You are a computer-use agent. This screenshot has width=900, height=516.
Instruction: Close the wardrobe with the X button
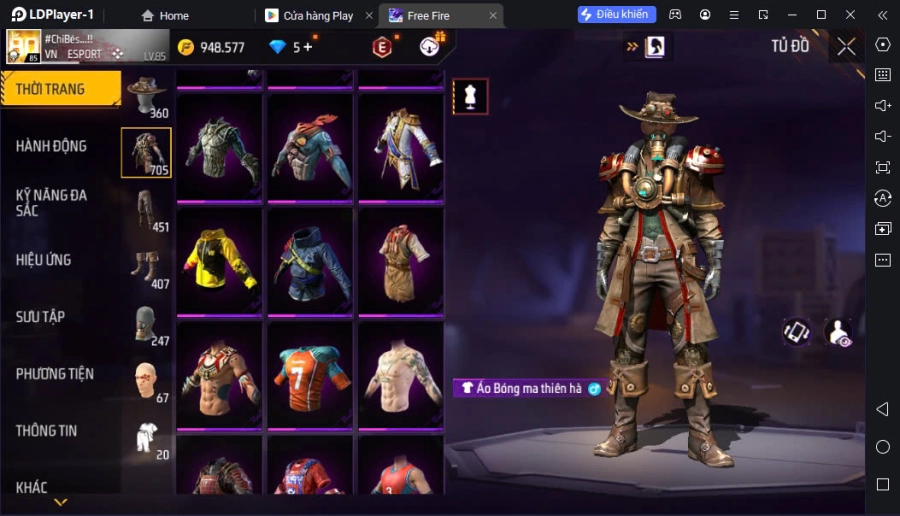tap(847, 46)
